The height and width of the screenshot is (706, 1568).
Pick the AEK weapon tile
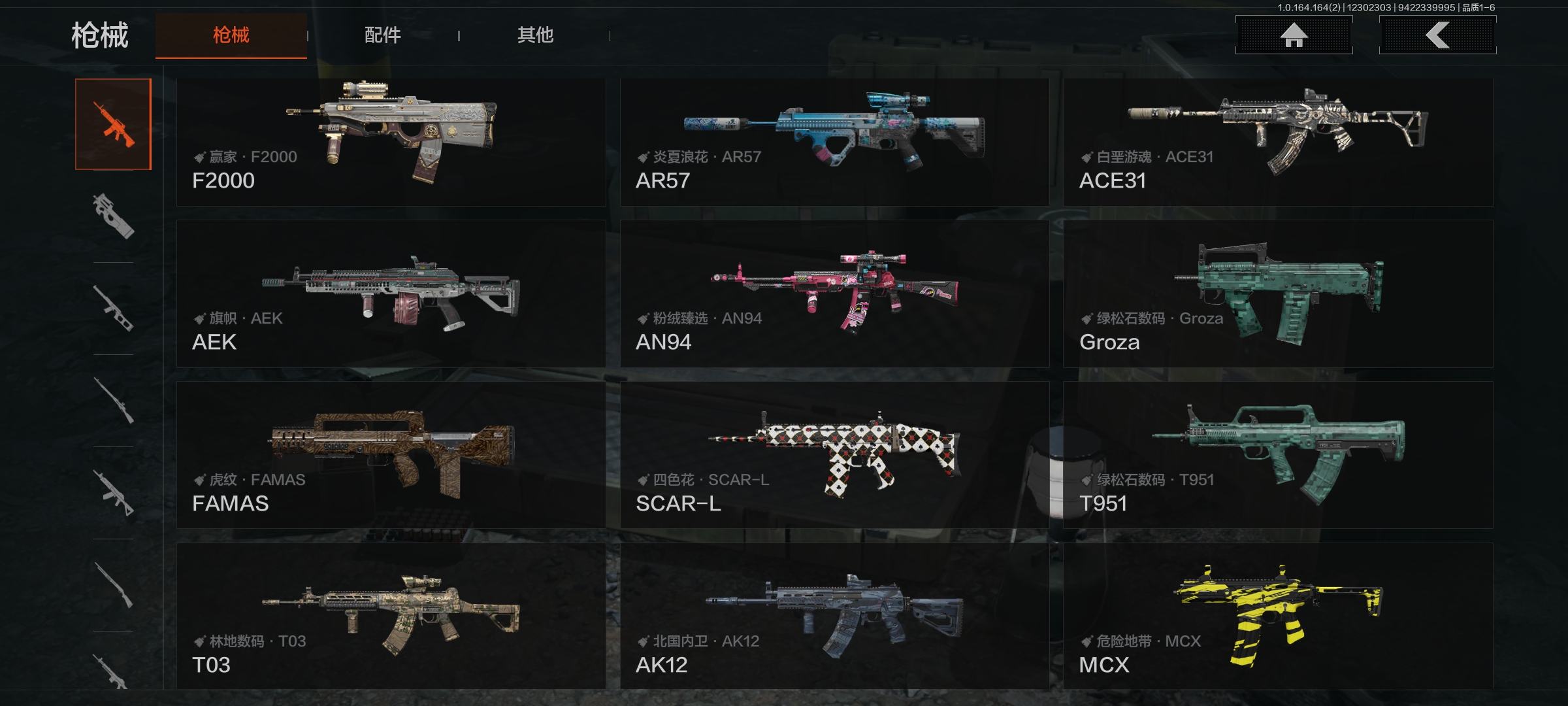click(391, 294)
